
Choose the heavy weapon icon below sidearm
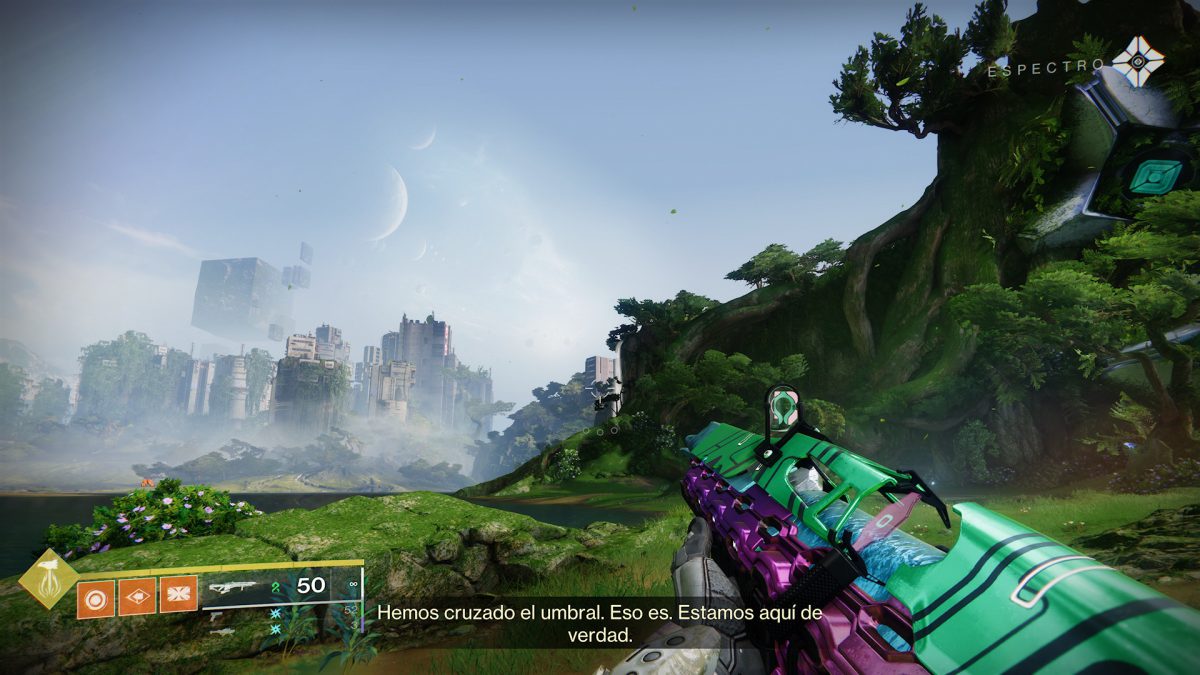click(222, 631)
